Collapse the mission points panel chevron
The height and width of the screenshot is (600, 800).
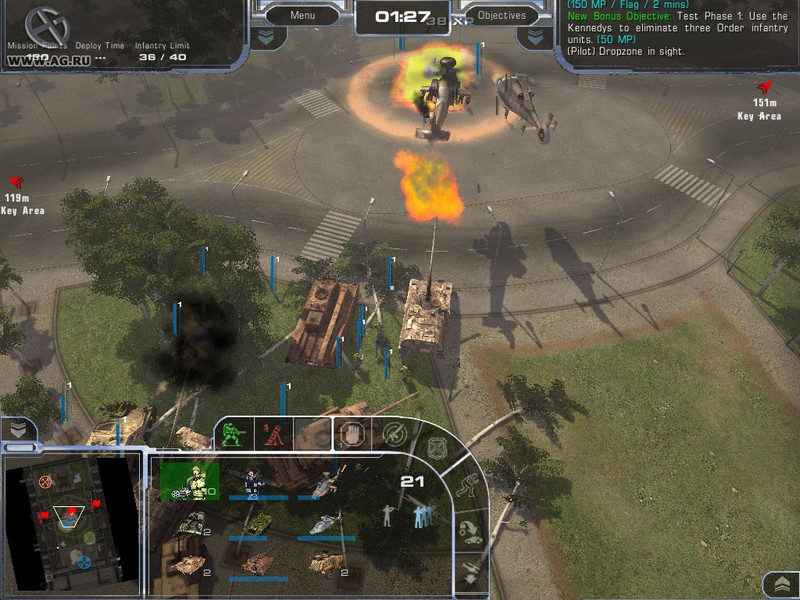(x=263, y=36)
